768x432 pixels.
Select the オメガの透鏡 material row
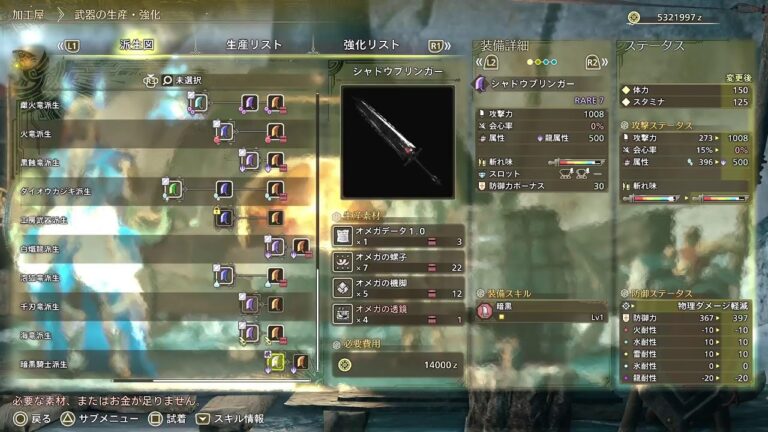click(397, 313)
